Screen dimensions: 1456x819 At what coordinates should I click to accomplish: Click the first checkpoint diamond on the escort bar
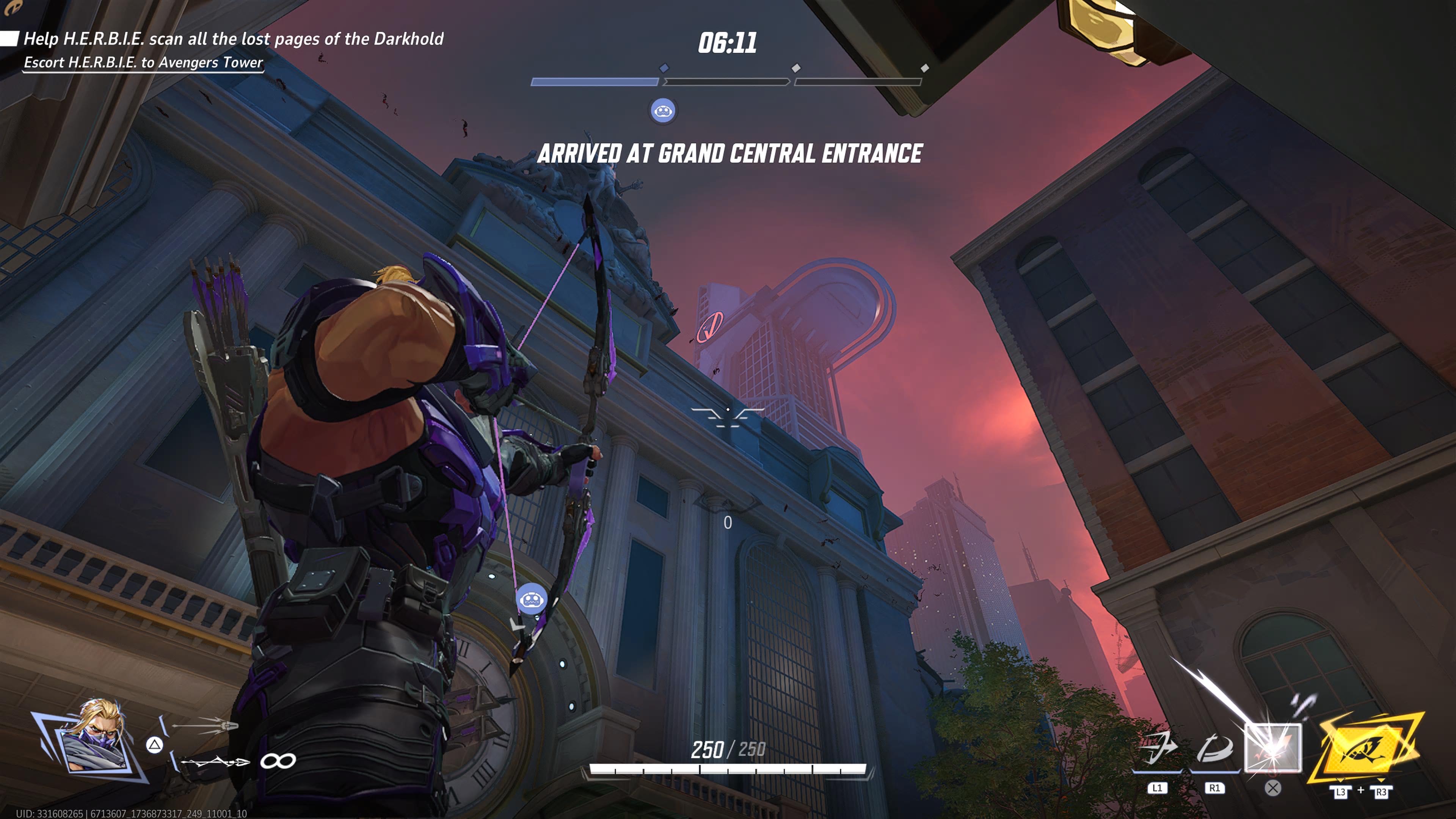pyautogui.click(x=664, y=68)
